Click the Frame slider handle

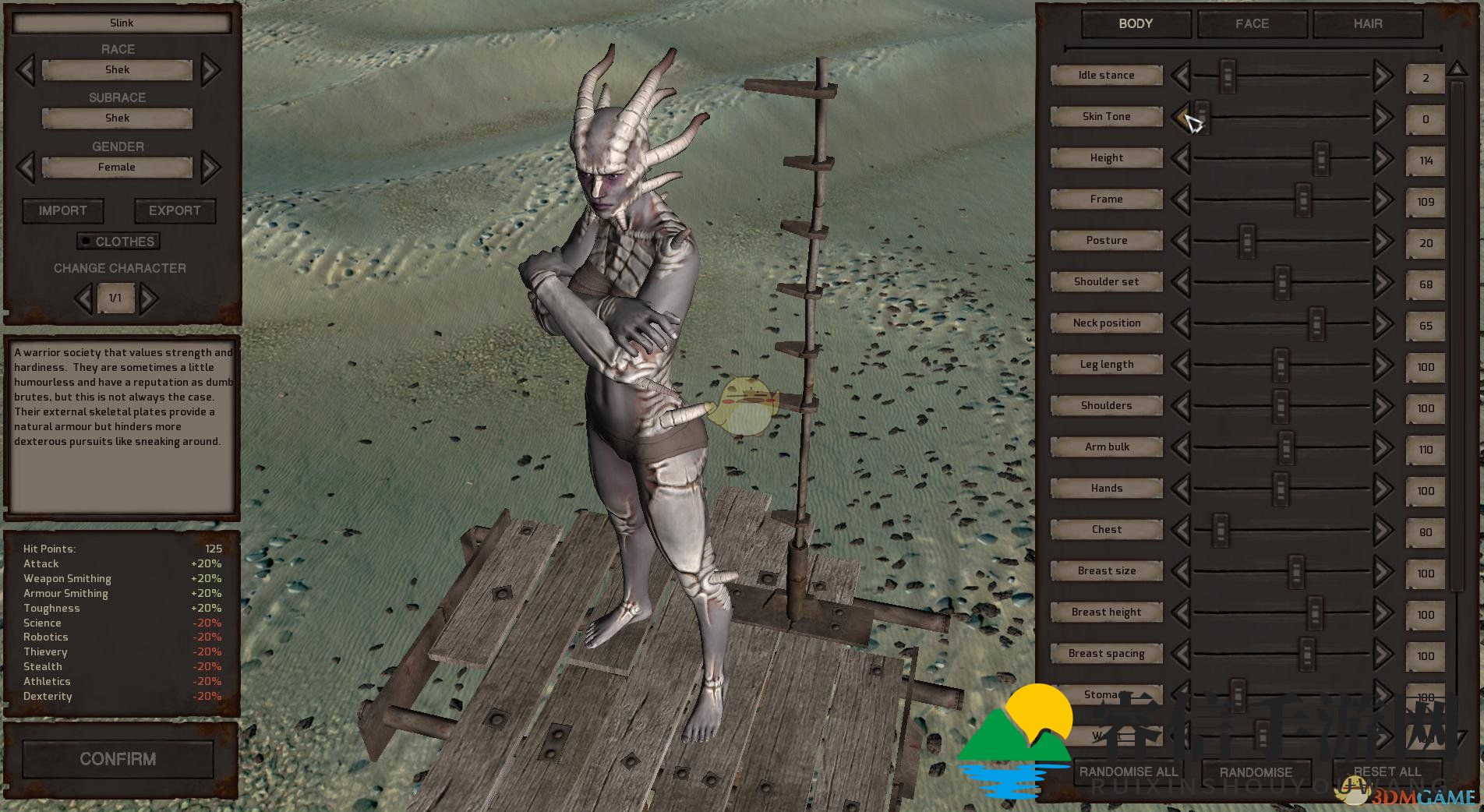1302,200
